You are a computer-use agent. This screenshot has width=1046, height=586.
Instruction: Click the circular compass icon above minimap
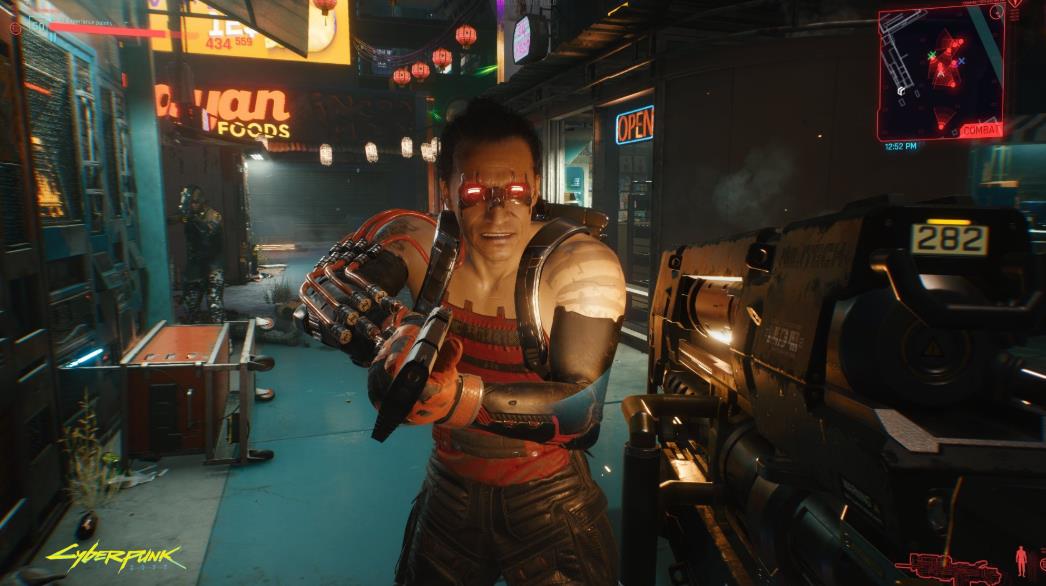click(x=996, y=11)
